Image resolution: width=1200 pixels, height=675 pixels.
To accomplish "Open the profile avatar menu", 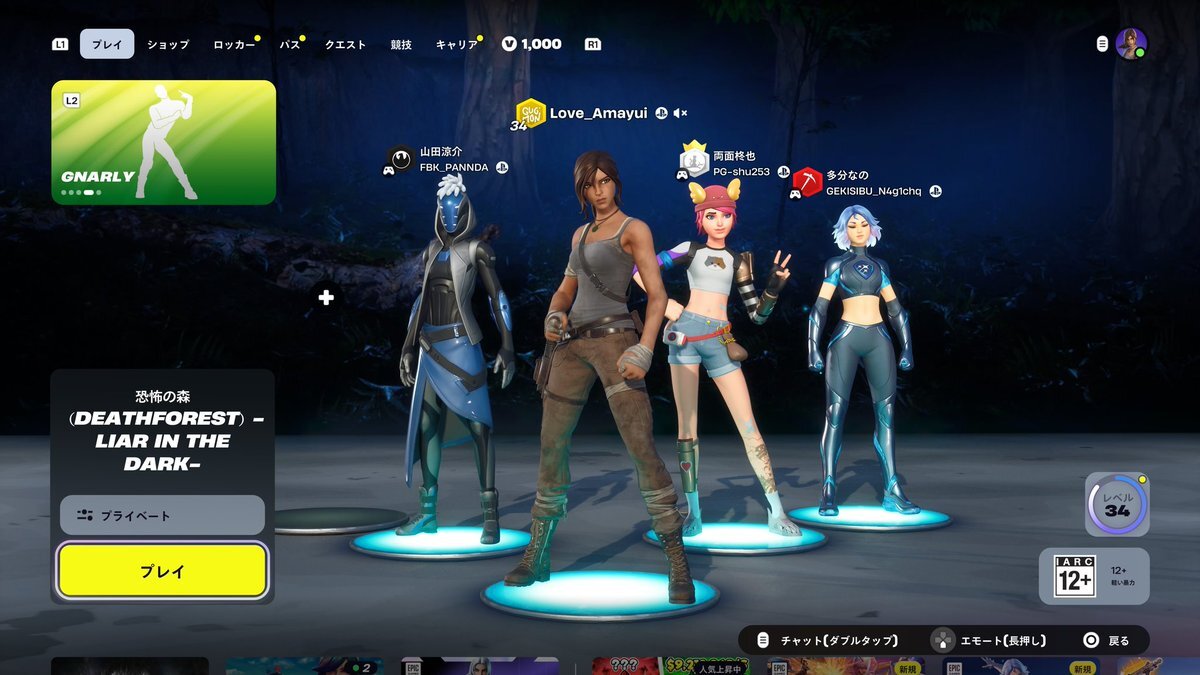I will (x=1130, y=44).
